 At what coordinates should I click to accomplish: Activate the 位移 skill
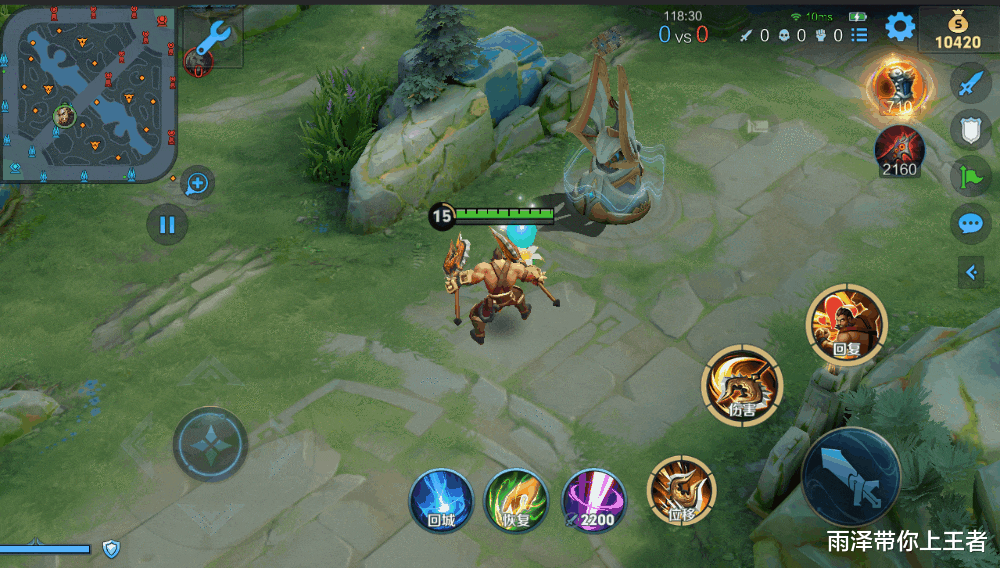click(x=682, y=490)
